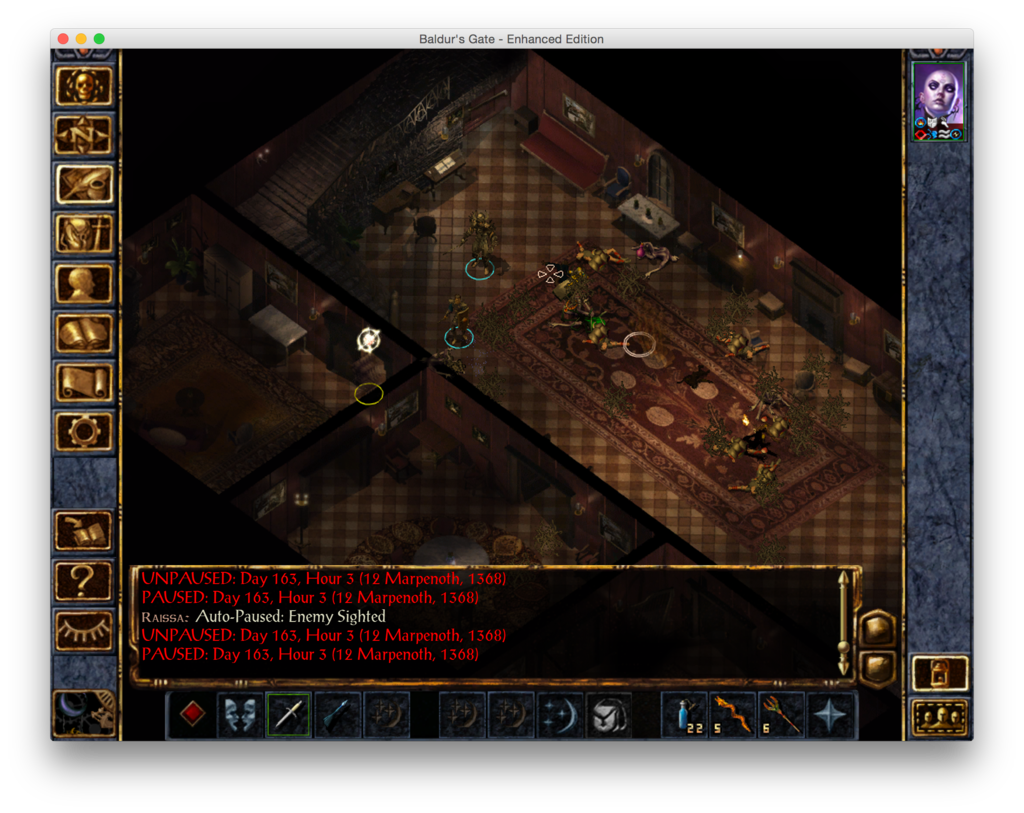This screenshot has height=813, width=1024.
Task: Open the options gear menu
Action: point(84,431)
